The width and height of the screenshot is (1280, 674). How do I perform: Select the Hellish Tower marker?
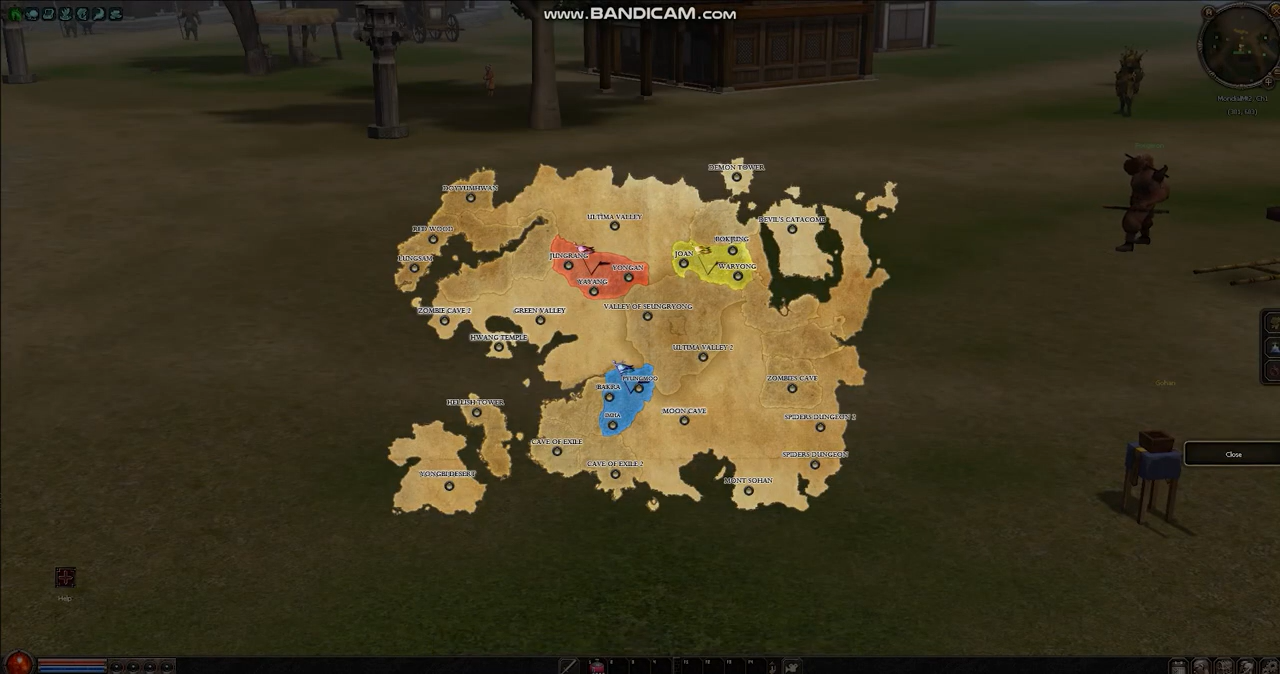coord(476,412)
